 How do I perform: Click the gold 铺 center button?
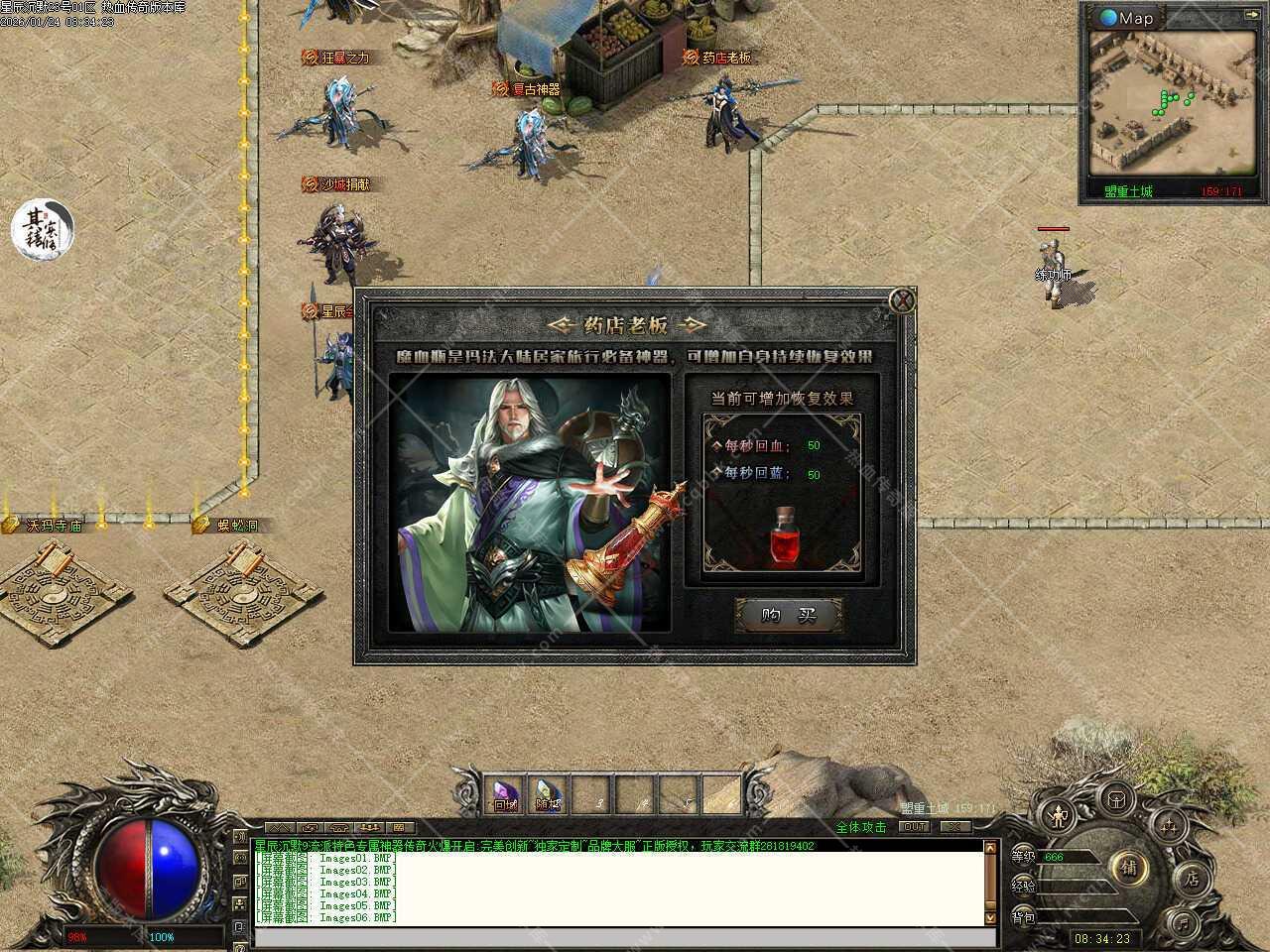click(1129, 868)
